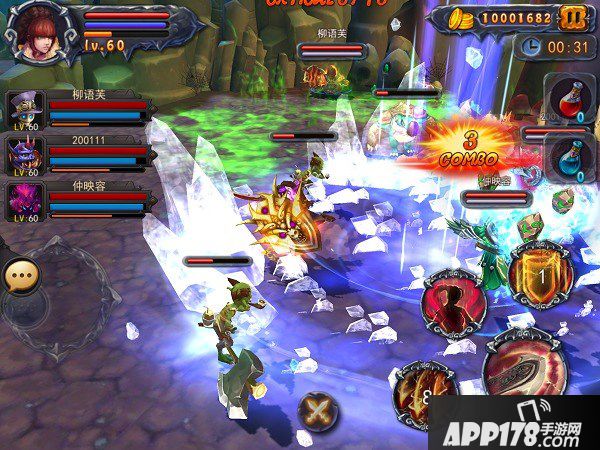
Task: Select party member 柳语芙
Action: coord(24,109)
